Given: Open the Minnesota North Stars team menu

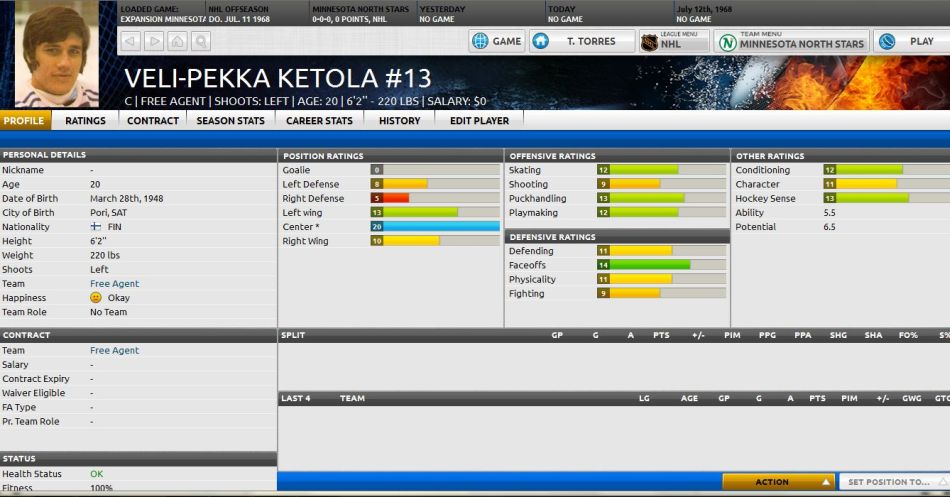Looking at the screenshot, I should coord(791,42).
